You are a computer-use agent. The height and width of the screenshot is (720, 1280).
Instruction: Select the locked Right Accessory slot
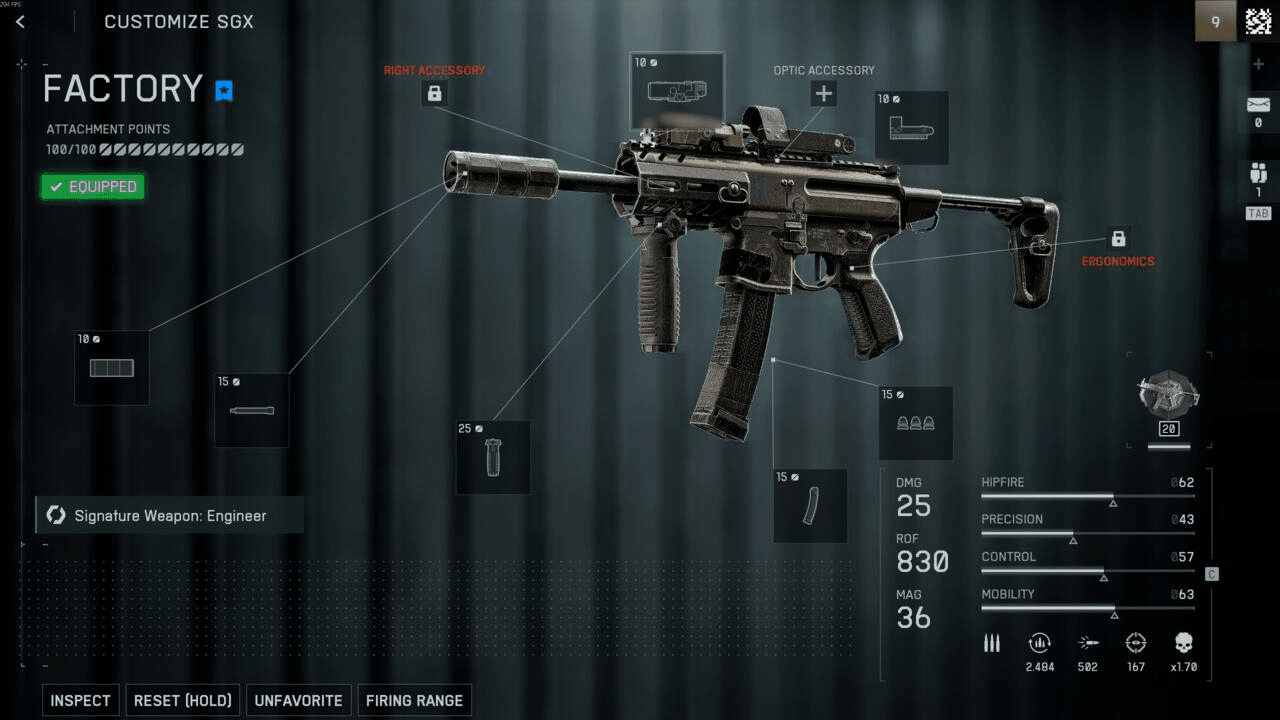(x=434, y=94)
